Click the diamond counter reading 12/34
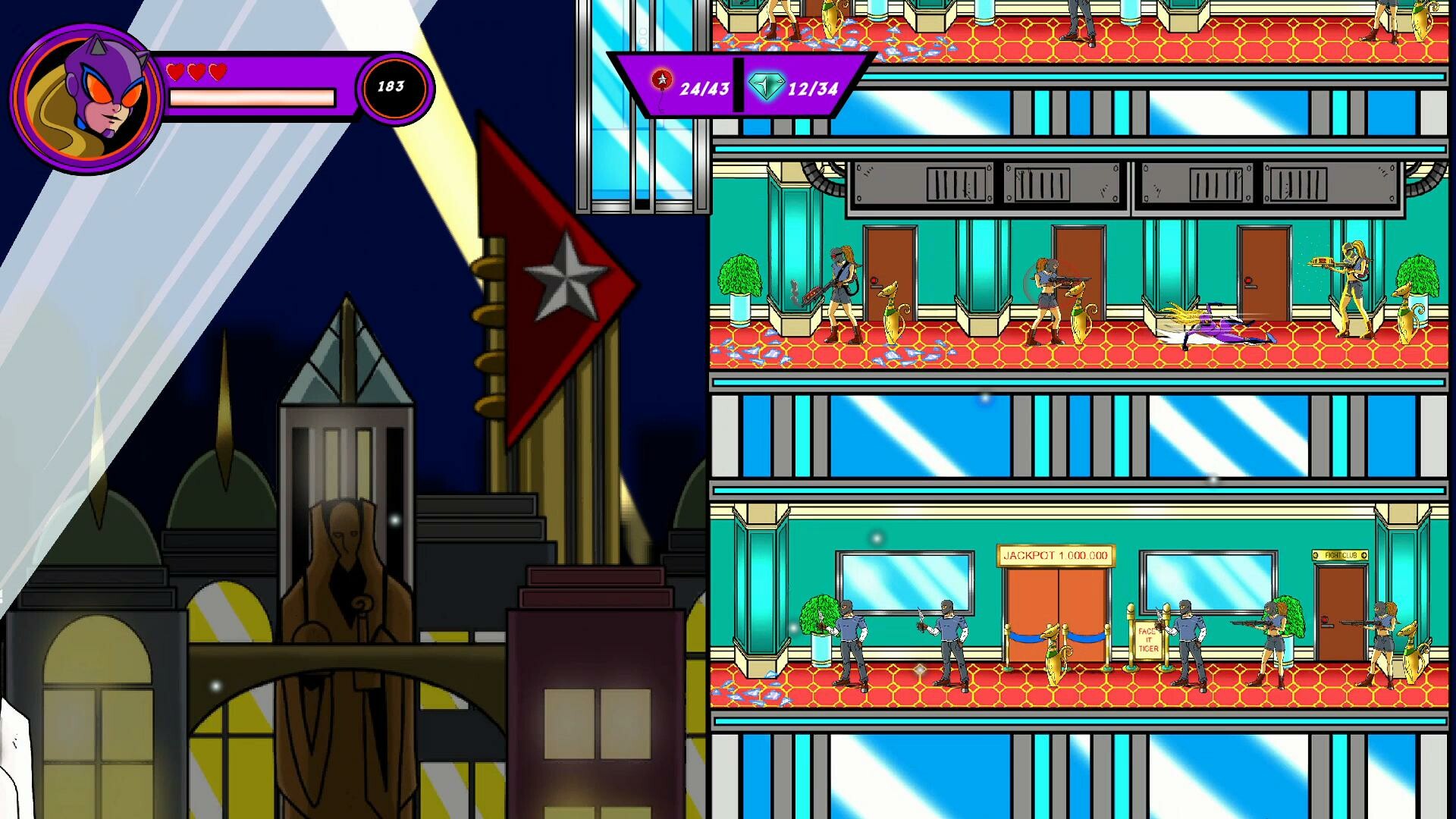 click(x=813, y=90)
